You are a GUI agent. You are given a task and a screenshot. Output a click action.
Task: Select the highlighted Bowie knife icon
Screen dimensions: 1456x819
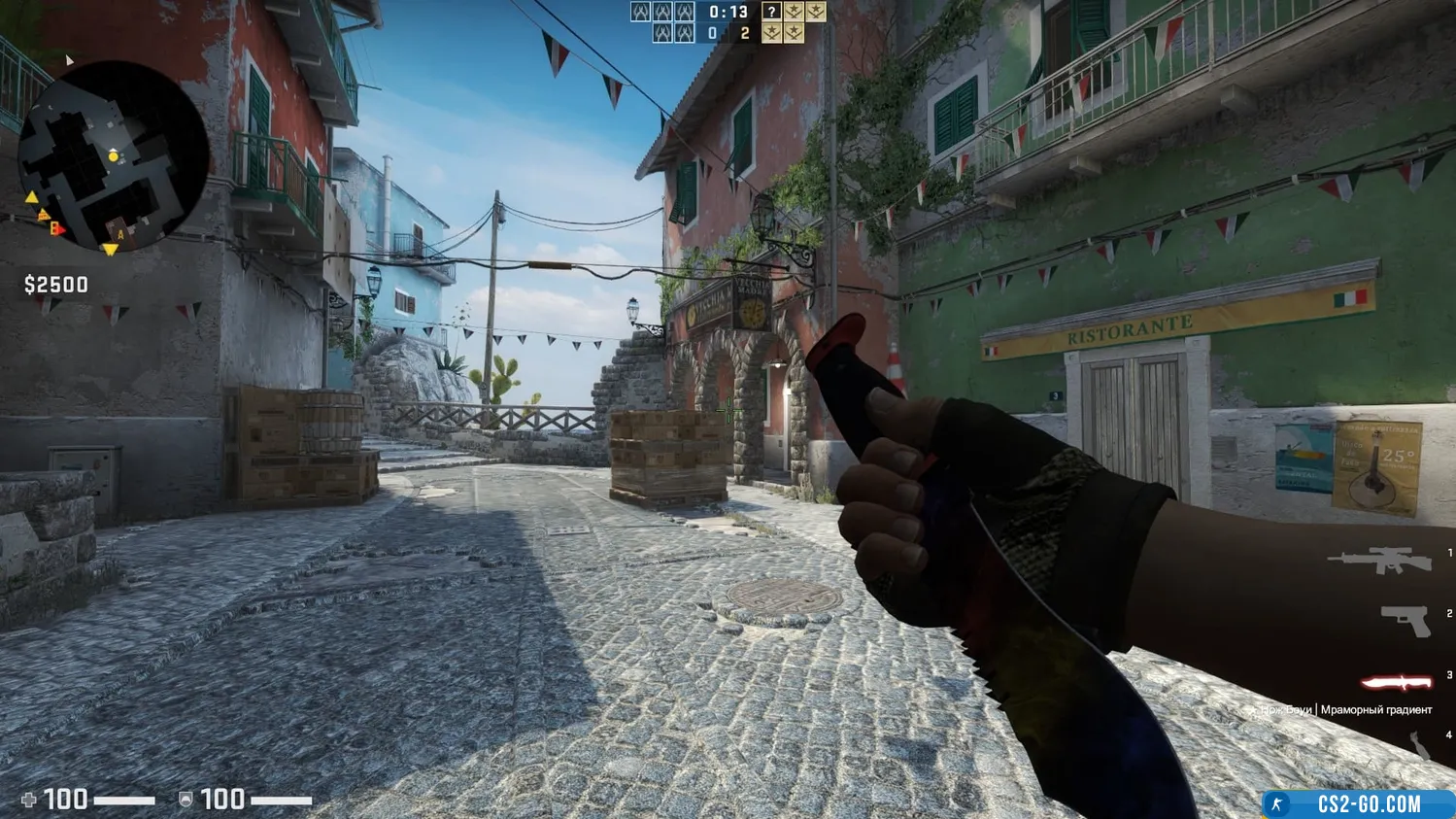1396,682
